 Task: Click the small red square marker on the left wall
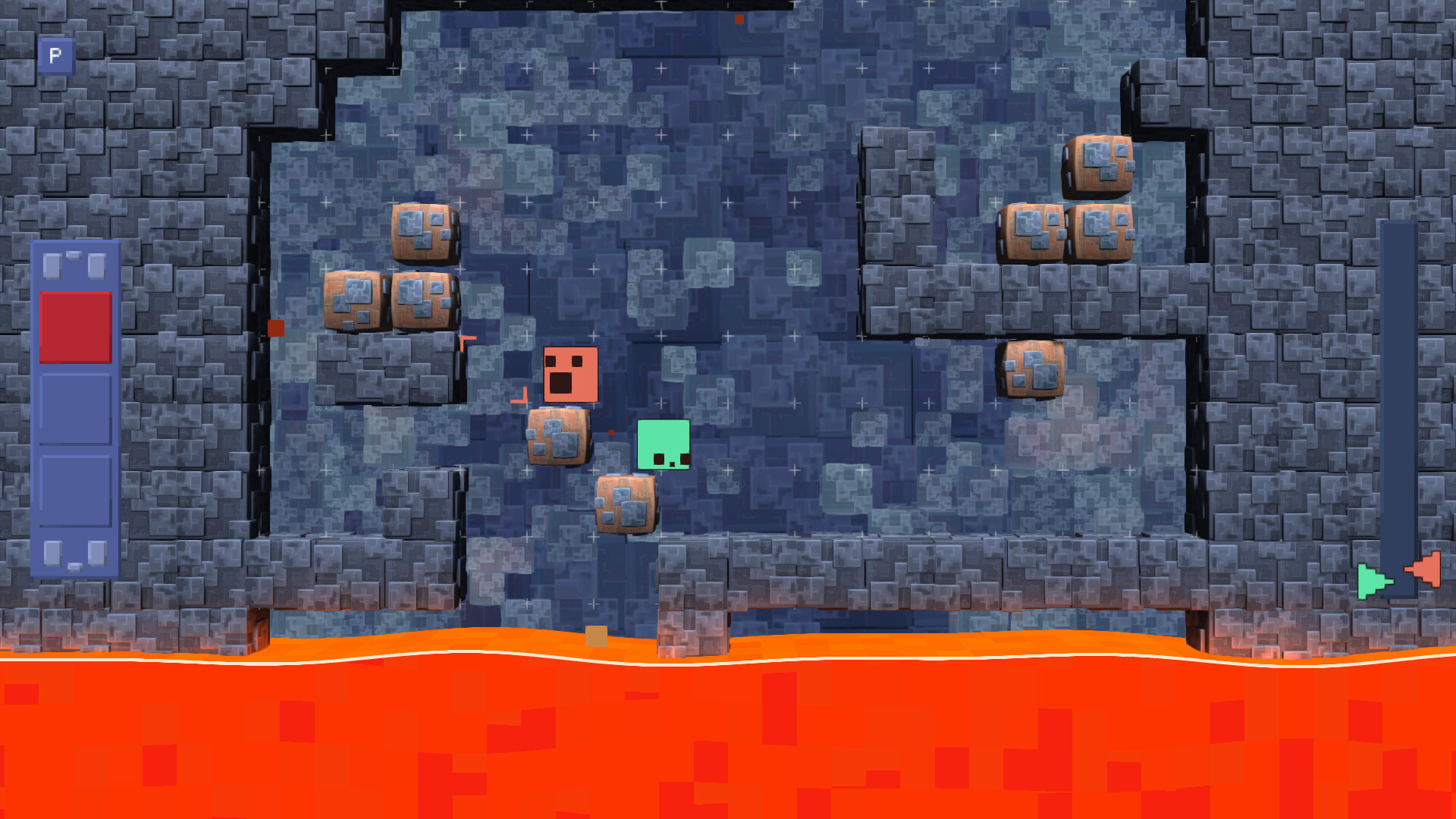pyautogui.click(x=275, y=327)
